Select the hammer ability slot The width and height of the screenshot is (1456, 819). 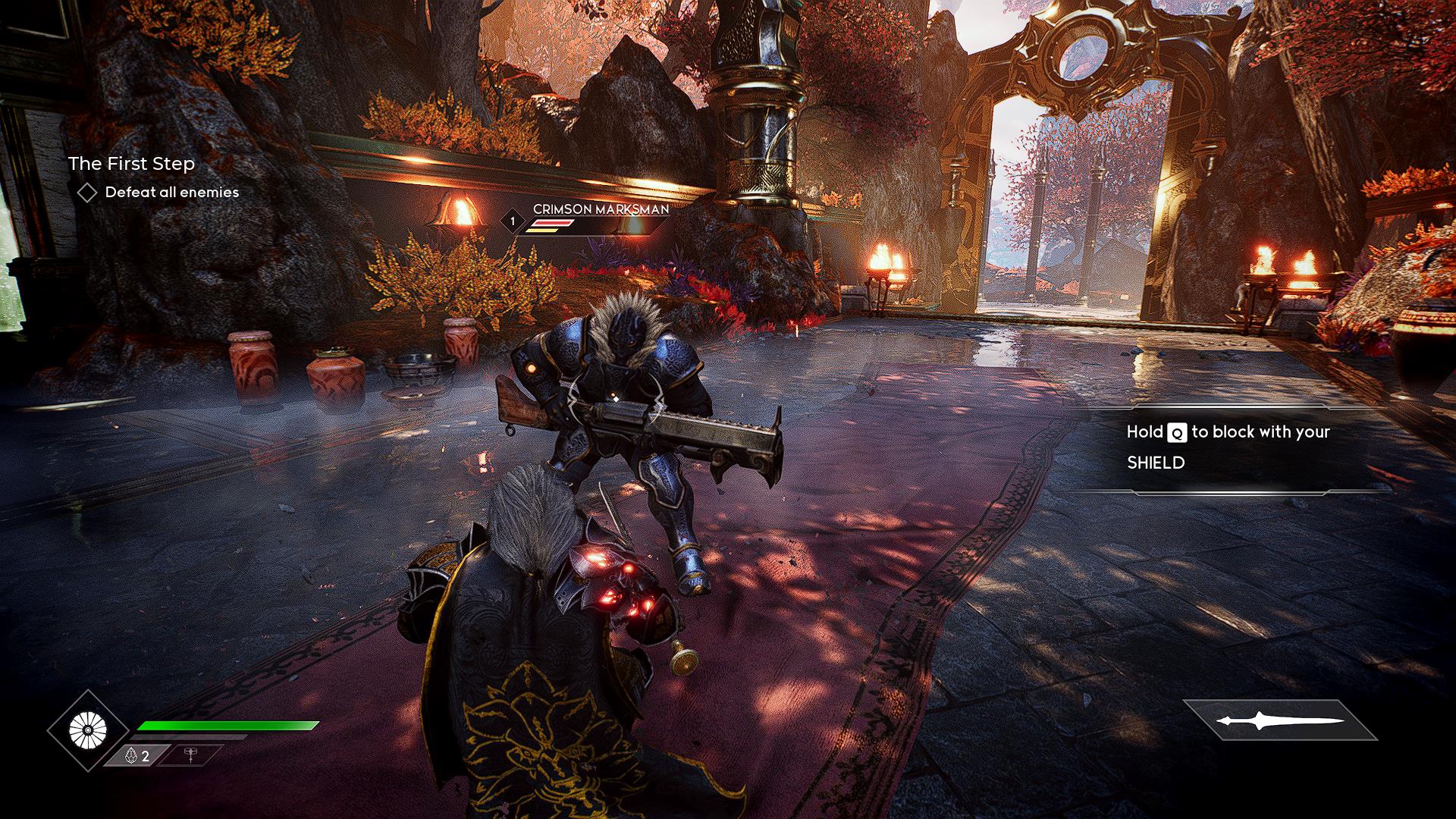(x=190, y=755)
